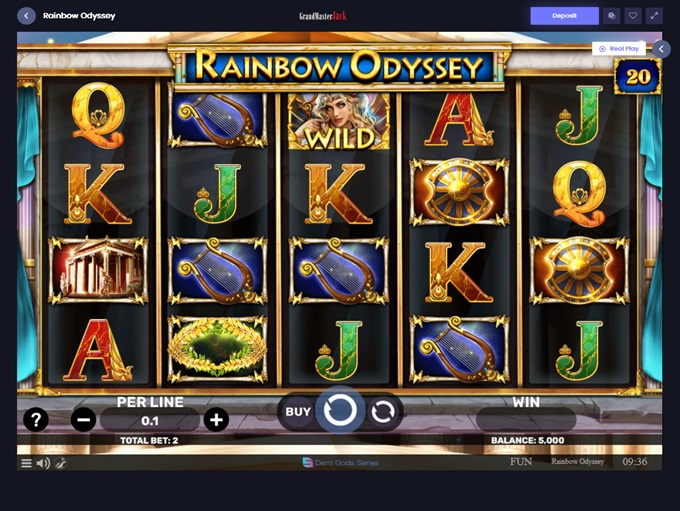This screenshot has width=680, height=511.
Task: Open the Buy feature
Action: [298, 411]
